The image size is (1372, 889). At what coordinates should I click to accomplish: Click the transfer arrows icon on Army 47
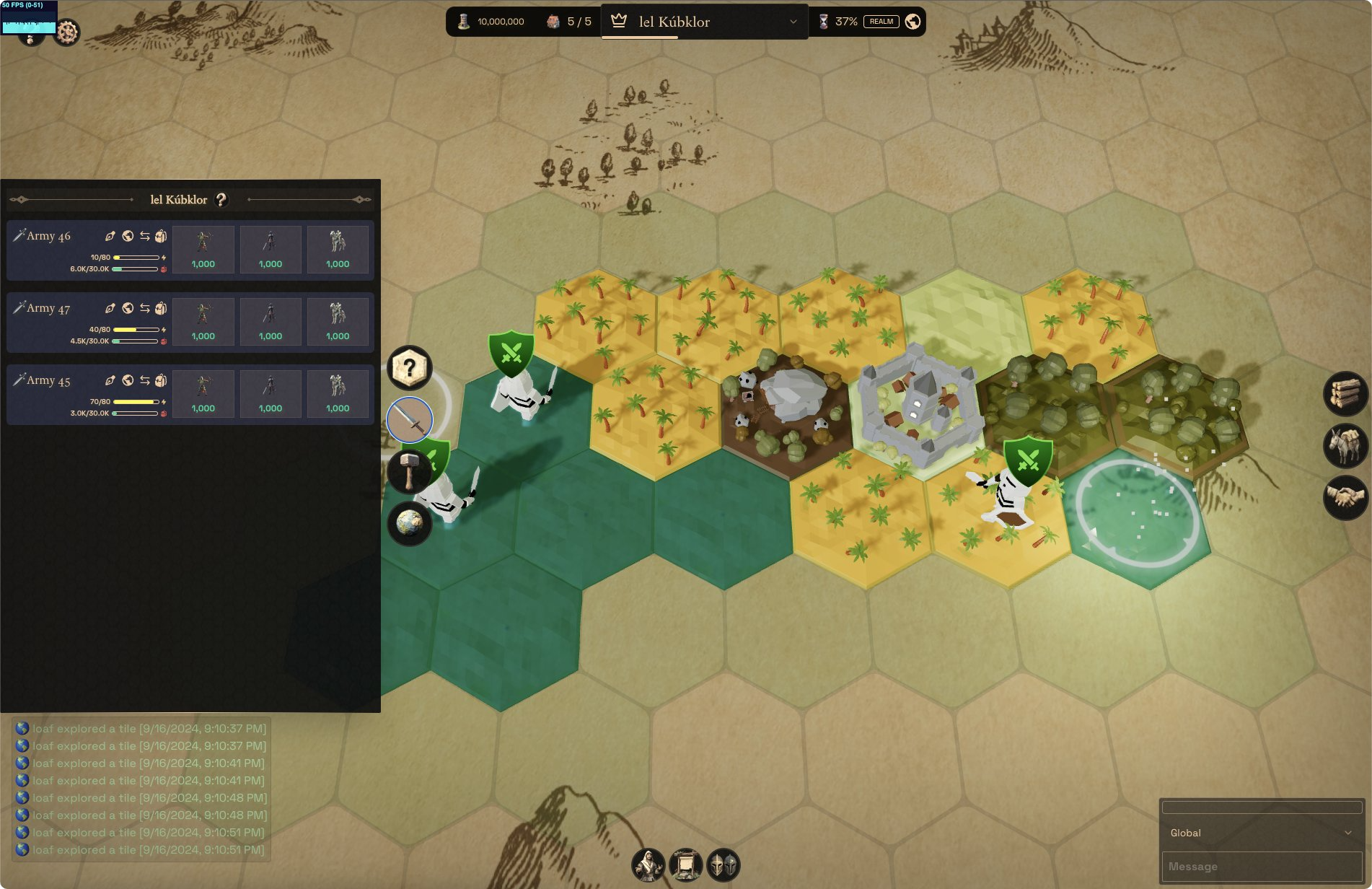144,307
